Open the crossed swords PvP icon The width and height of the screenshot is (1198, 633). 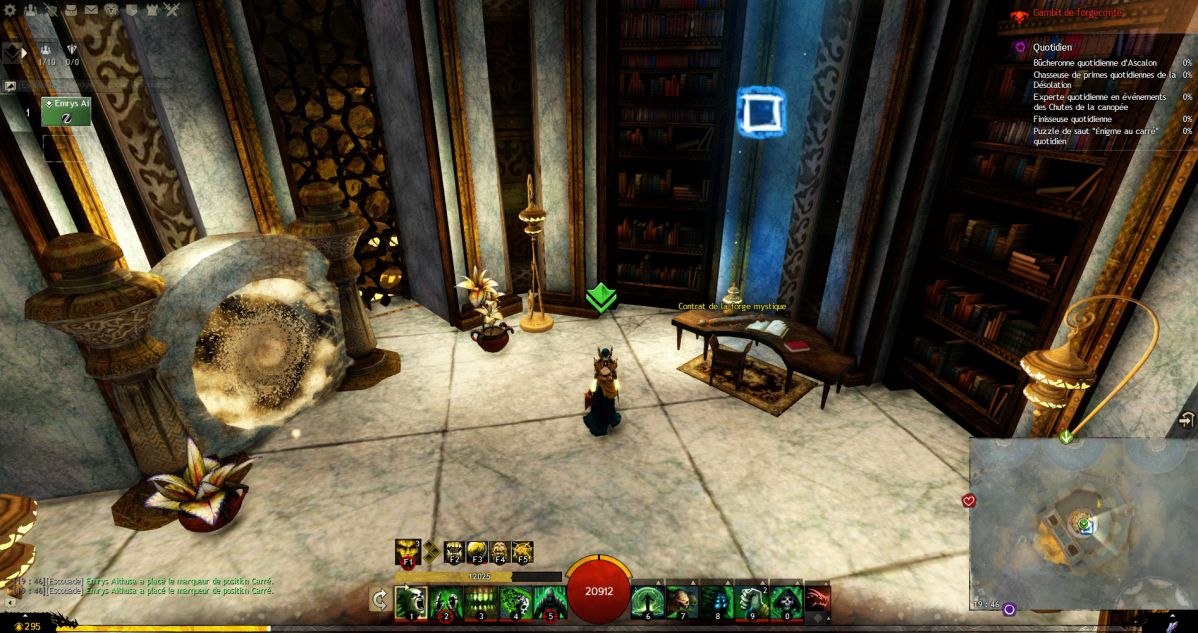(x=171, y=11)
